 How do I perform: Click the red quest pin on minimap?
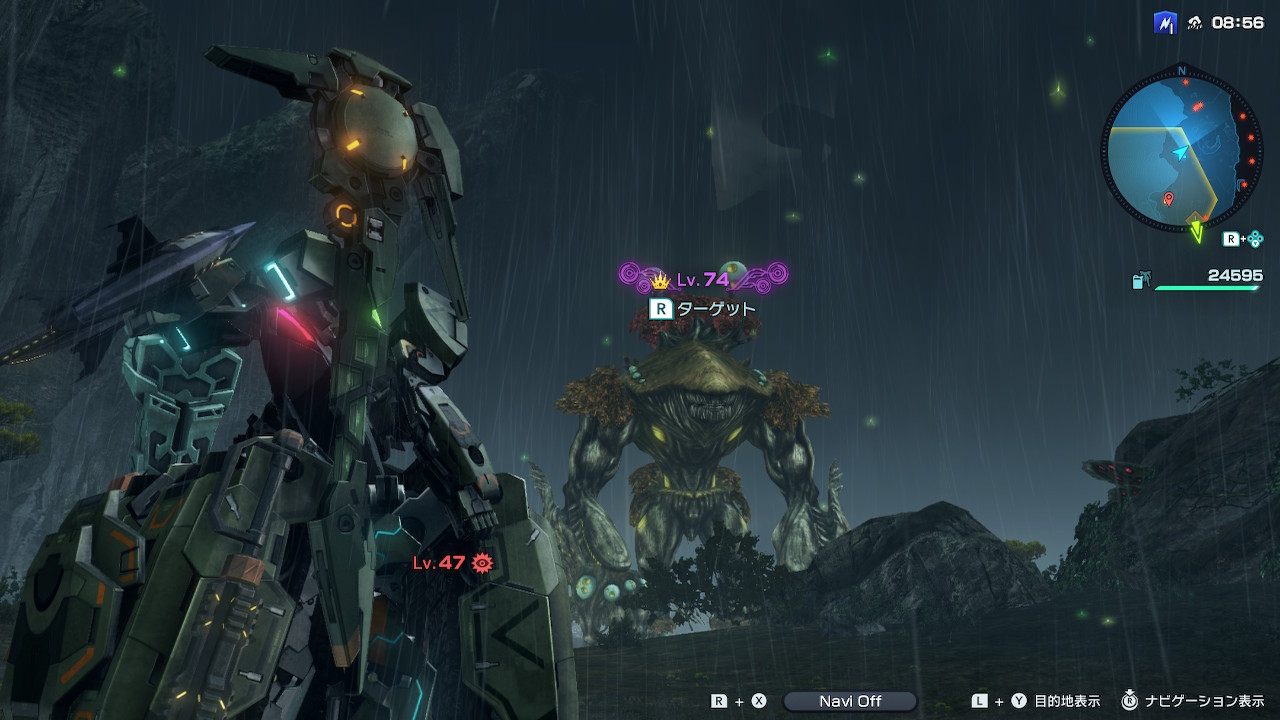[1169, 200]
